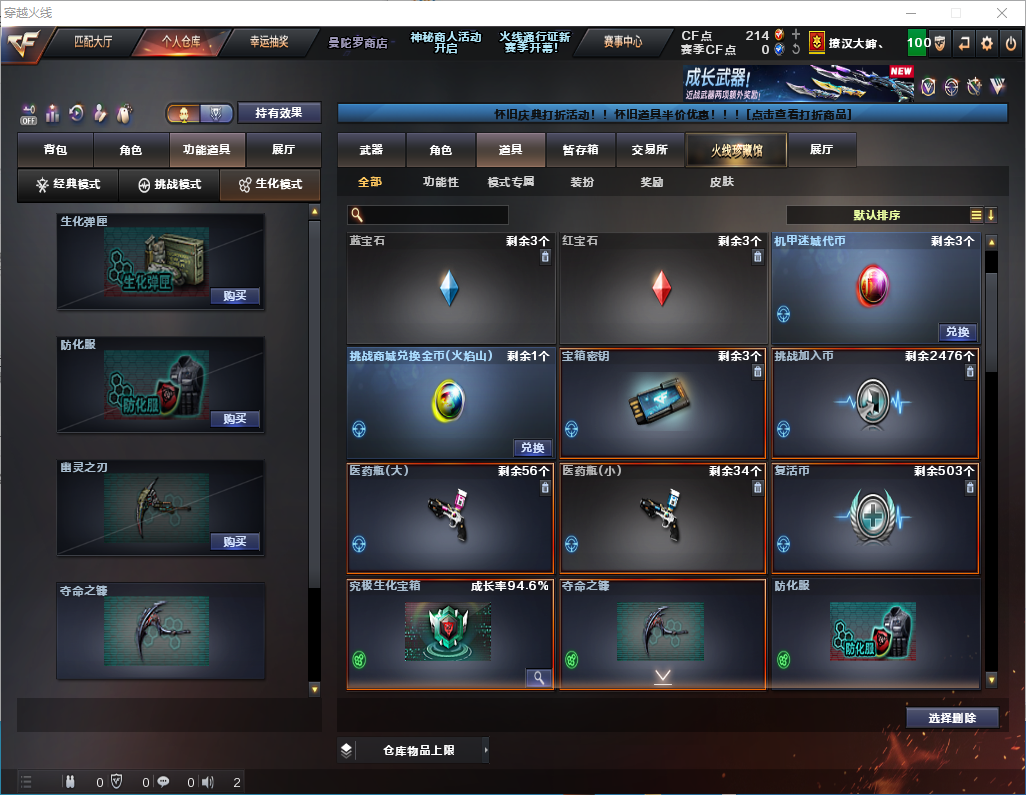
Task: Switch to the 经典模式 classic mode tab
Action: point(68,185)
